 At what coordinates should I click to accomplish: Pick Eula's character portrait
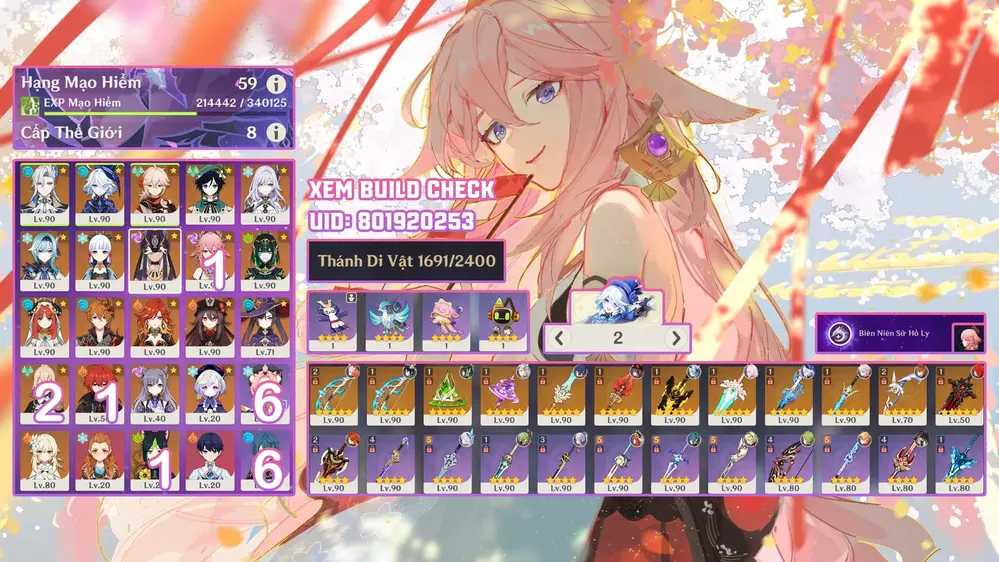pyautogui.click(x=44, y=260)
